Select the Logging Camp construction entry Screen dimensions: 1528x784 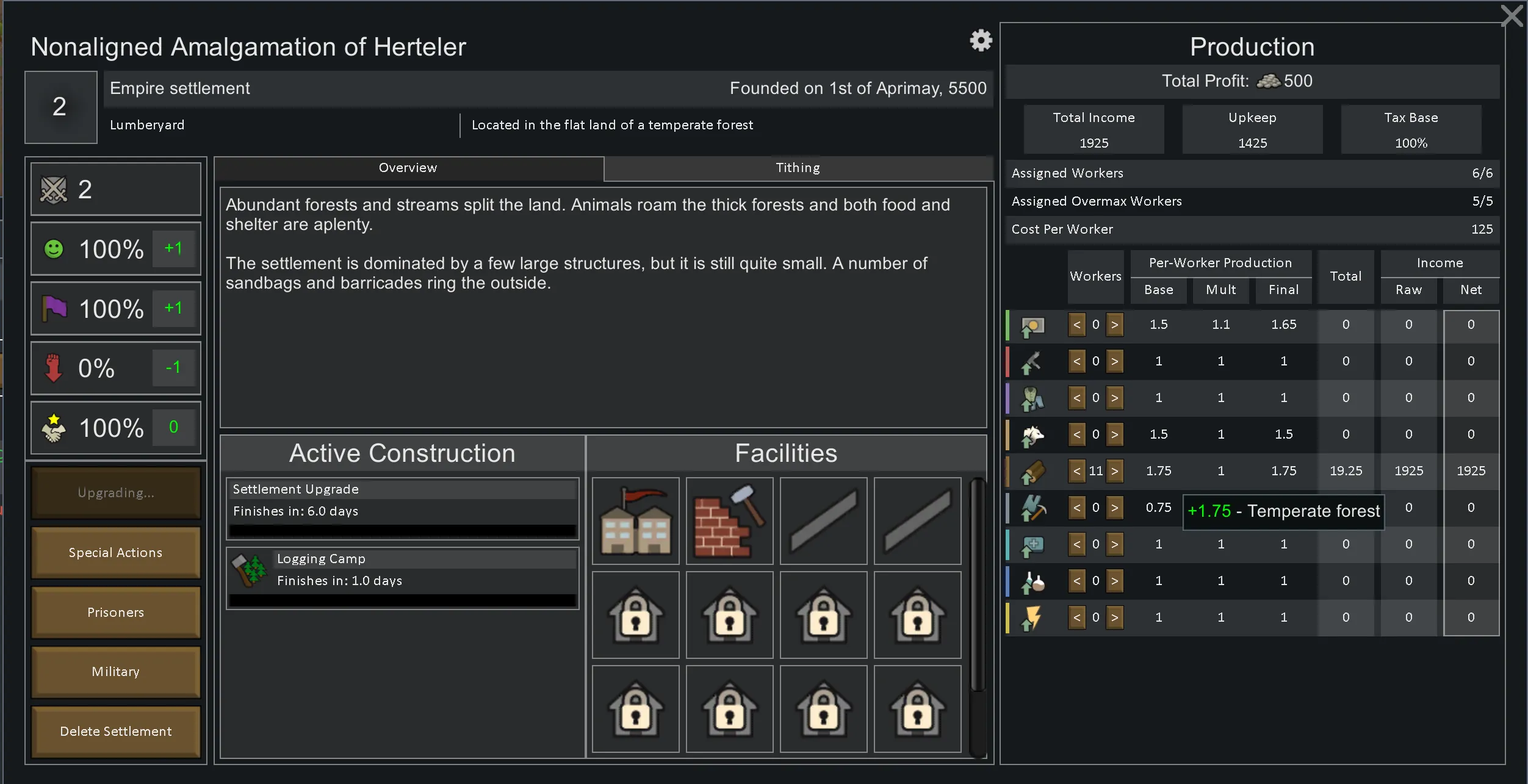[402, 577]
